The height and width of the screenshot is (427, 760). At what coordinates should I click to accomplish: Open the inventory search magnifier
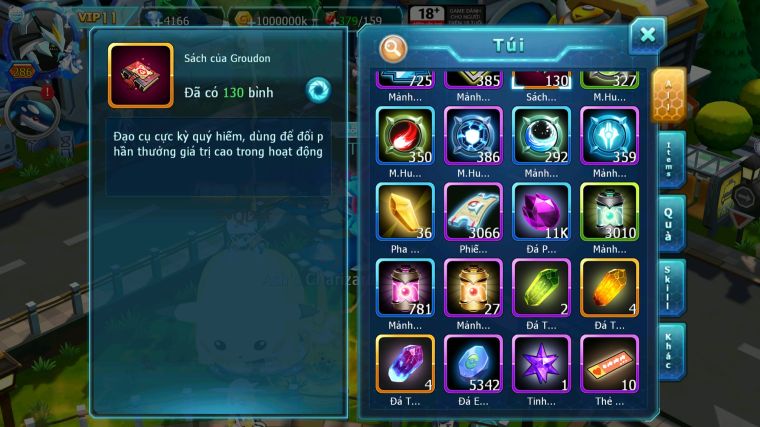coord(394,47)
